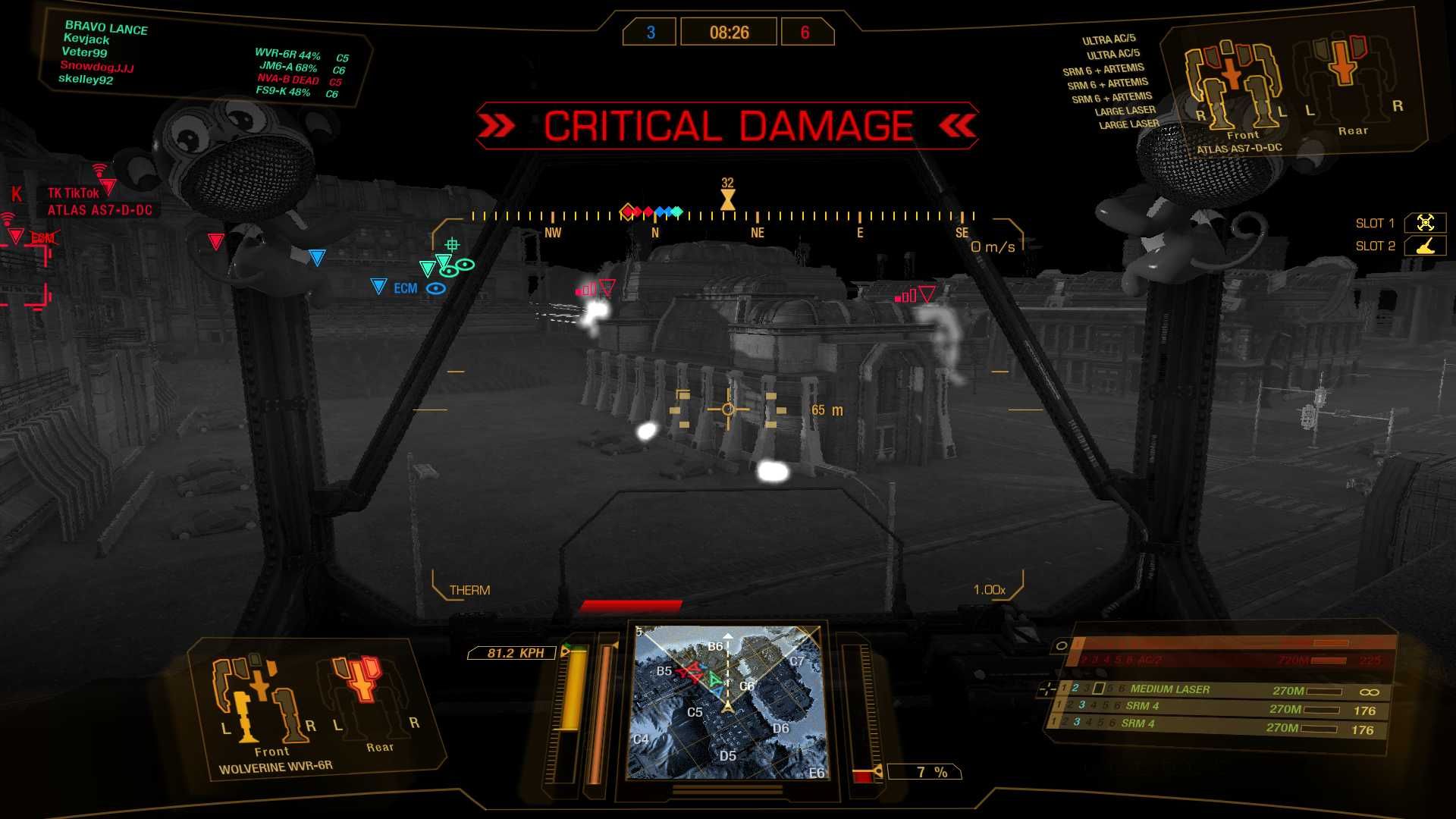
Task: Click the 1.00x zoom level indicator
Action: click(x=989, y=590)
